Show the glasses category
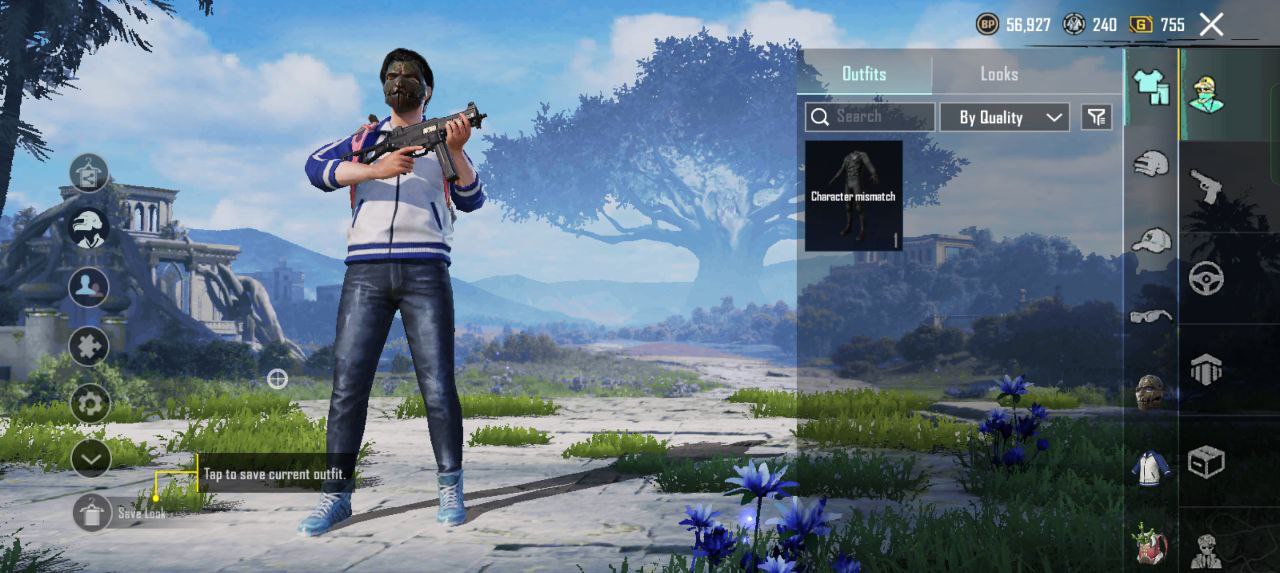The image size is (1280, 573). coord(1151,316)
